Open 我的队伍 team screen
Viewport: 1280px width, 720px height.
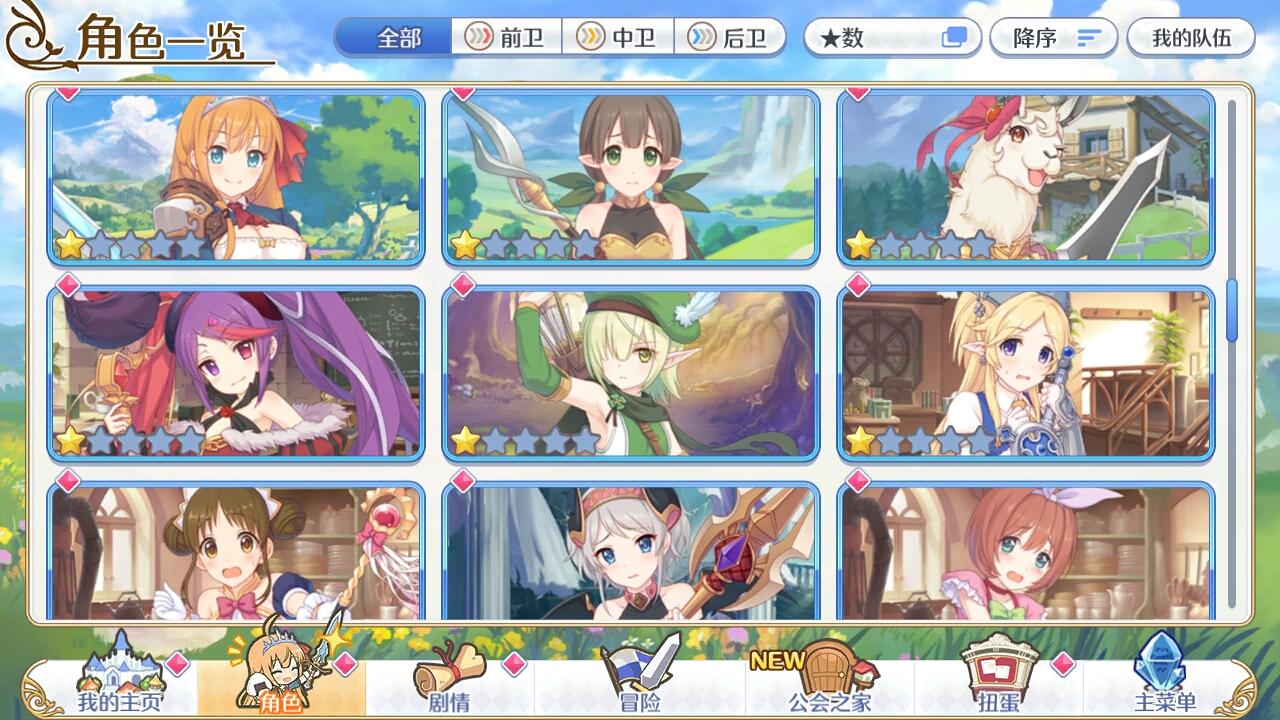tap(1189, 36)
